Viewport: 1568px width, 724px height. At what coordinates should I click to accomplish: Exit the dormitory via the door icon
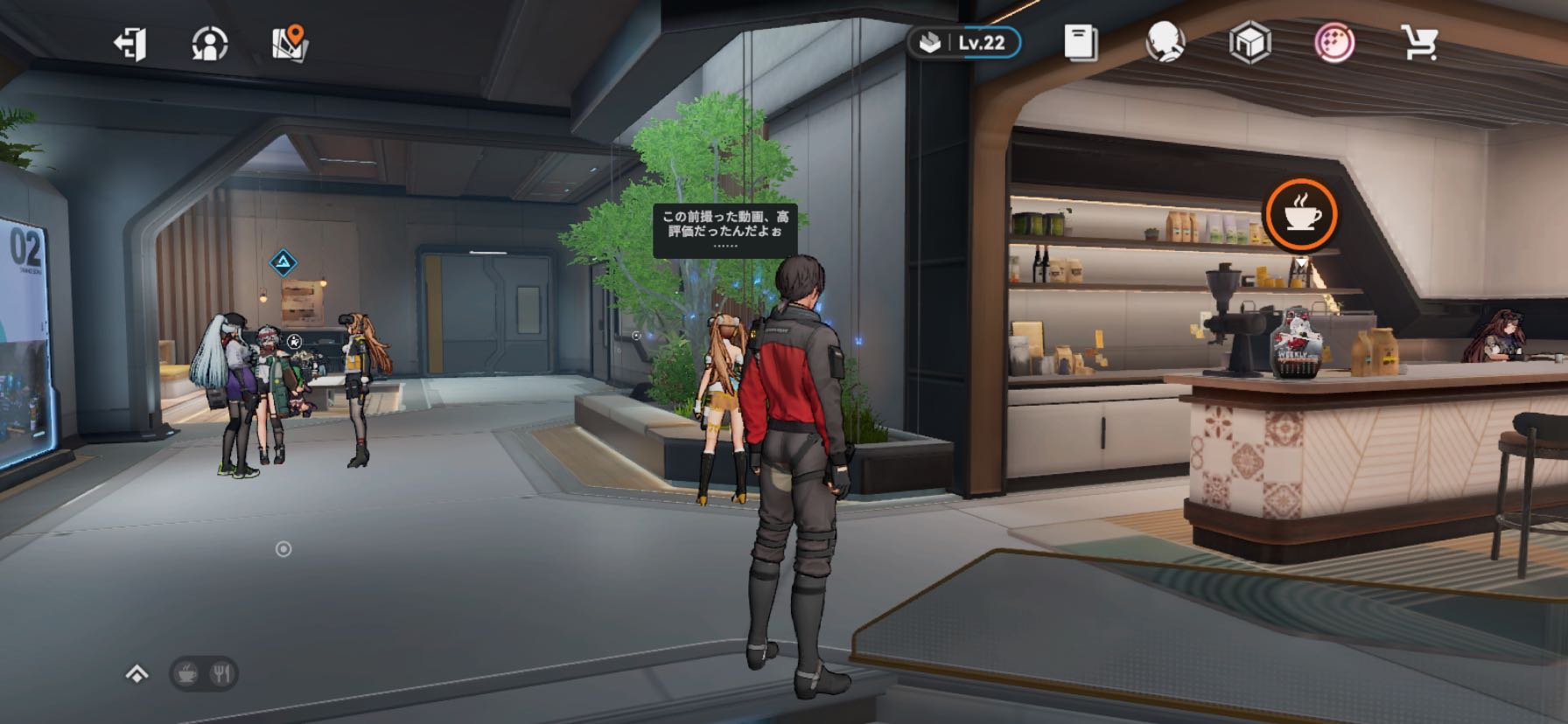click(130, 43)
